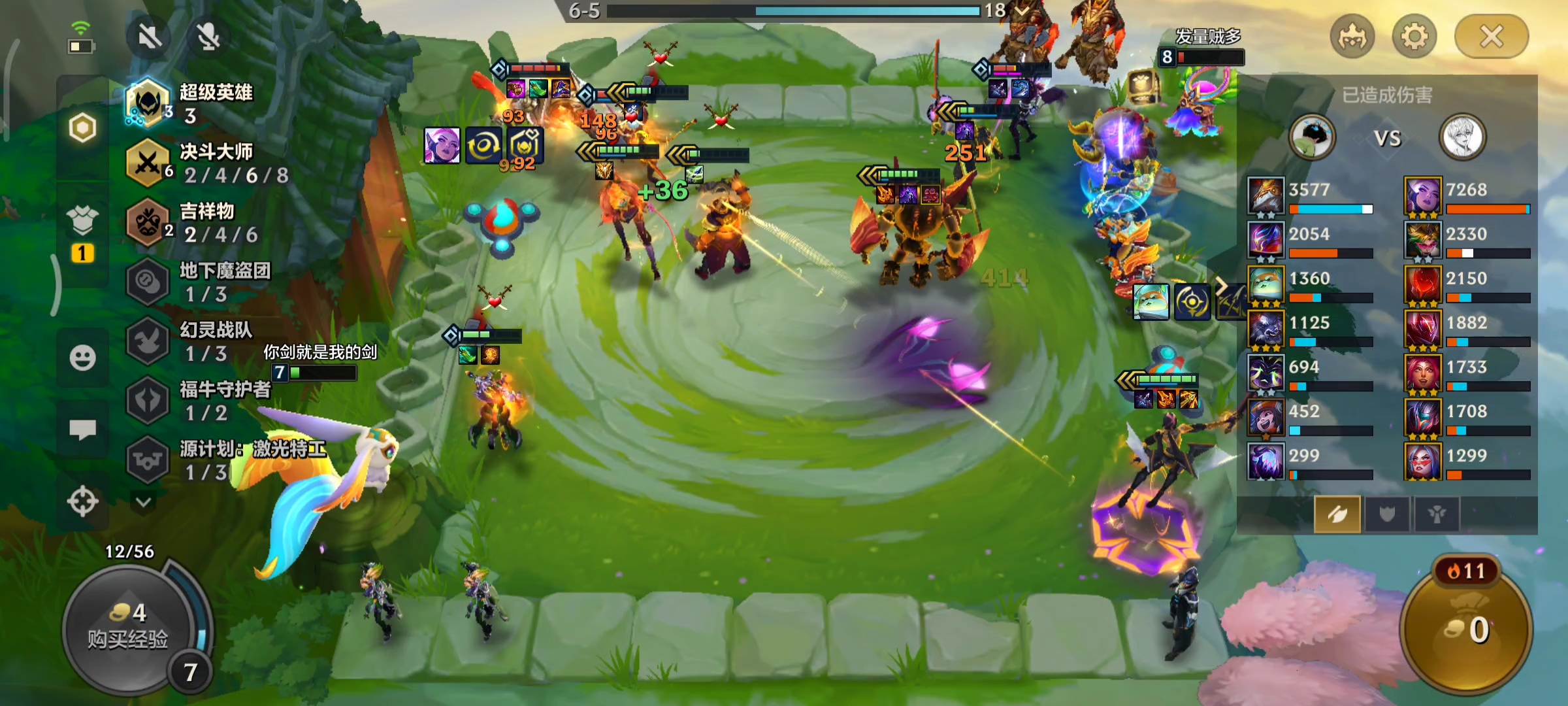
Task: Select the 3577 damage champion row
Action: pyautogui.click(x=1310, y=196)
